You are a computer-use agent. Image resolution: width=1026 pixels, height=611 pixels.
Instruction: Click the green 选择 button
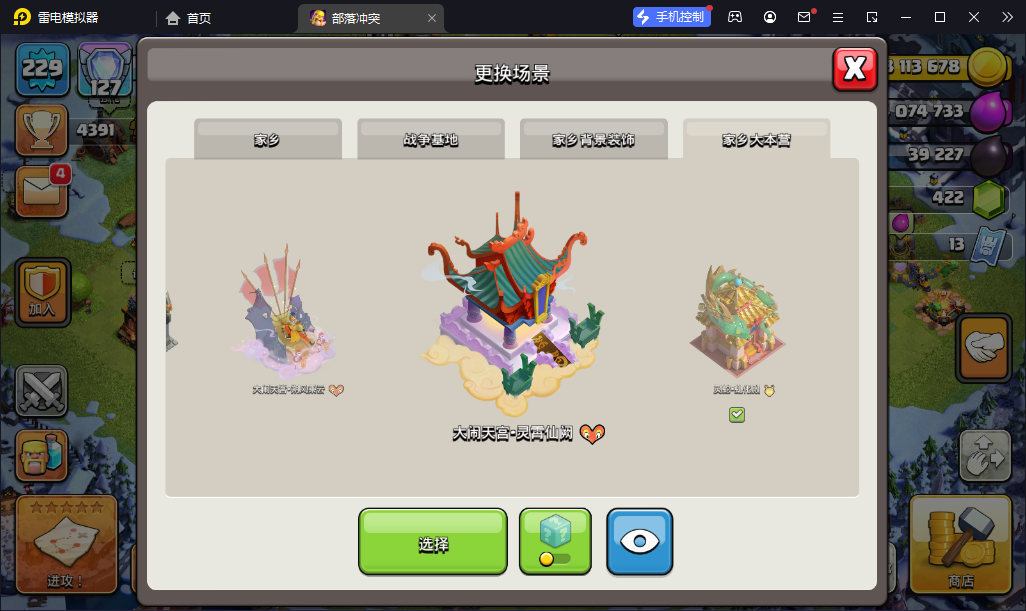pyautogui.click(x=433, y=543)
